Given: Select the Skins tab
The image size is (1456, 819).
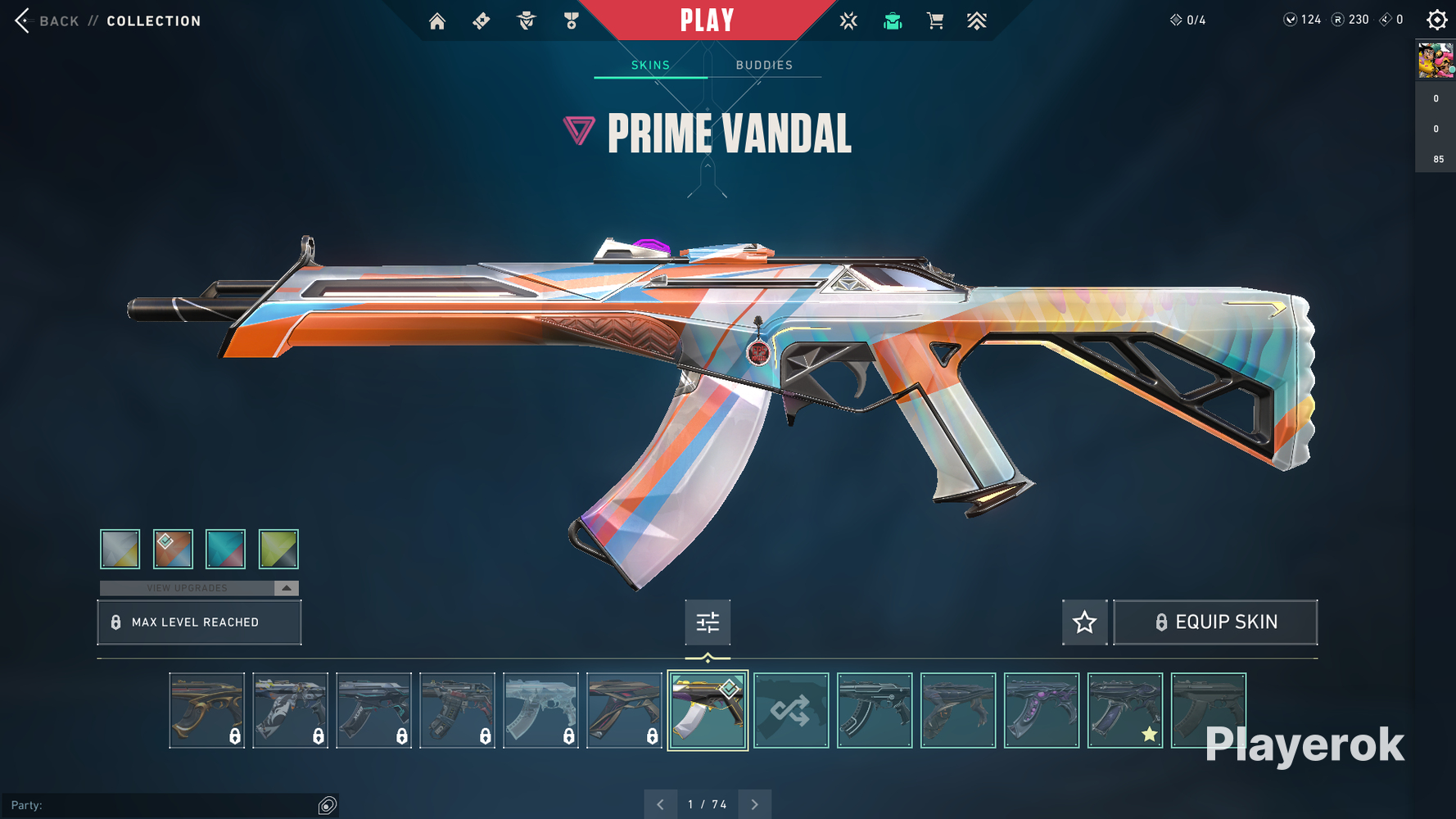Looking at the screenshot, I should click(650, 66).
